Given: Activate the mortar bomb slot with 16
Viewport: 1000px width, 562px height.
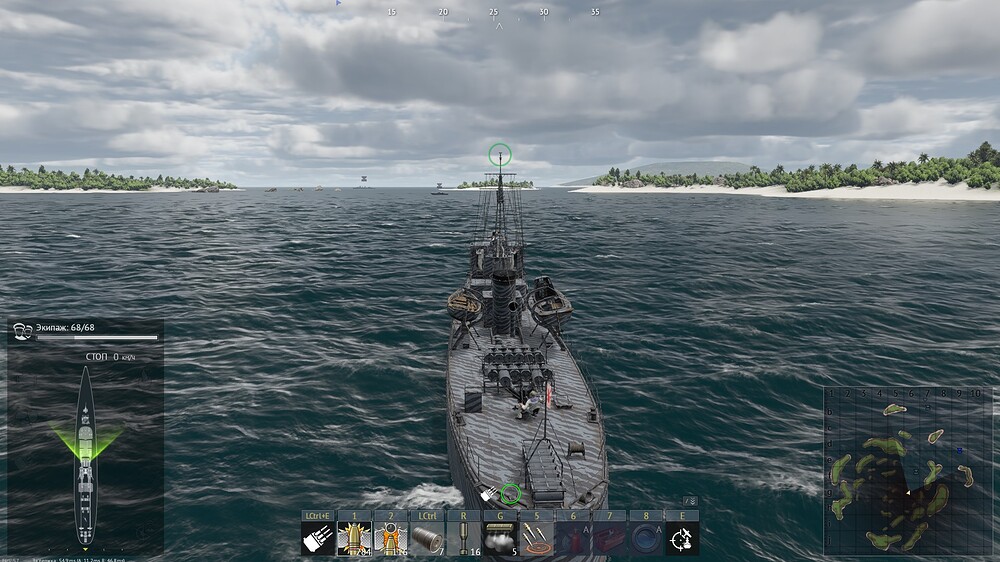Looking at the screenshot, I should (463, 538).
